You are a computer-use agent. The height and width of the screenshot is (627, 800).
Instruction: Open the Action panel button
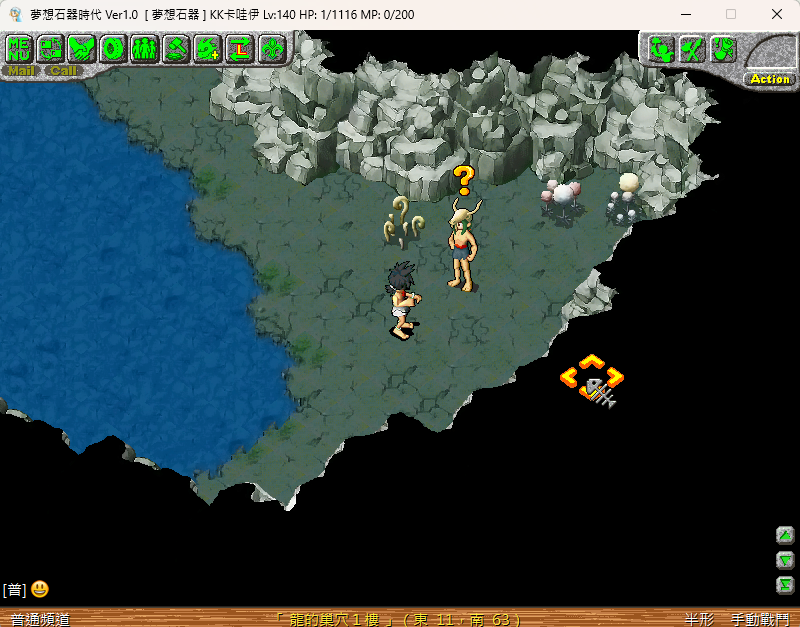[770, 79]
